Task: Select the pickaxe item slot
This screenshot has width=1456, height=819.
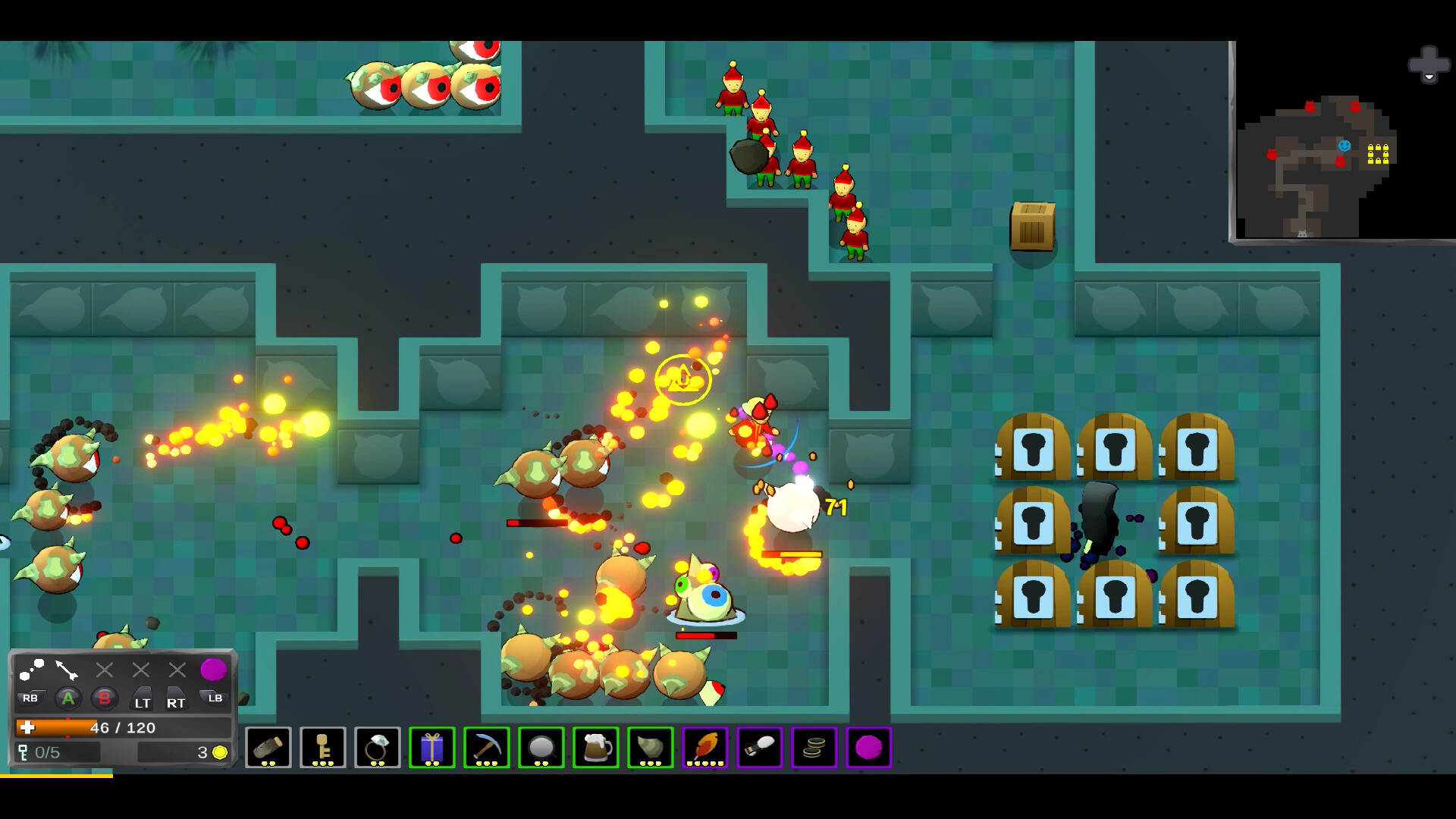Action: (486, 748)
